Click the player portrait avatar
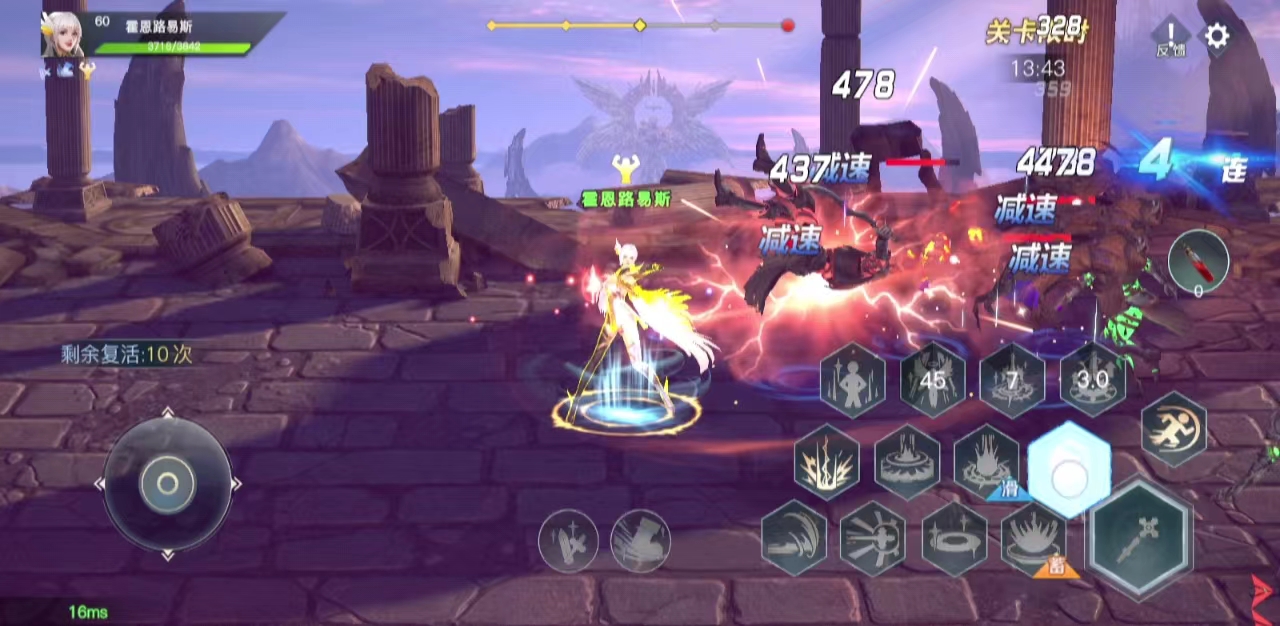This screenshot has width=1280, height=626. (62, 34)
